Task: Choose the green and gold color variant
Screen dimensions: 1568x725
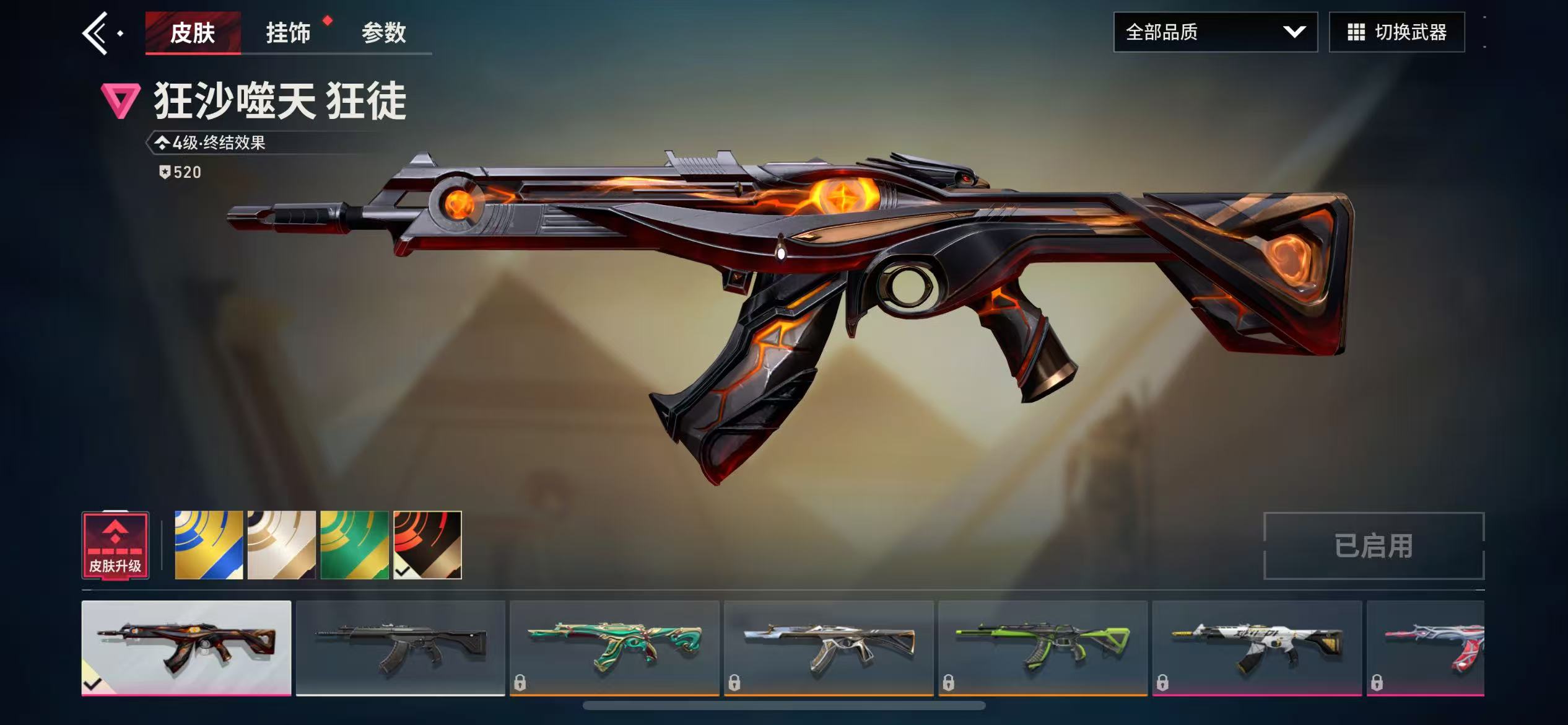Action: point(354,545)
